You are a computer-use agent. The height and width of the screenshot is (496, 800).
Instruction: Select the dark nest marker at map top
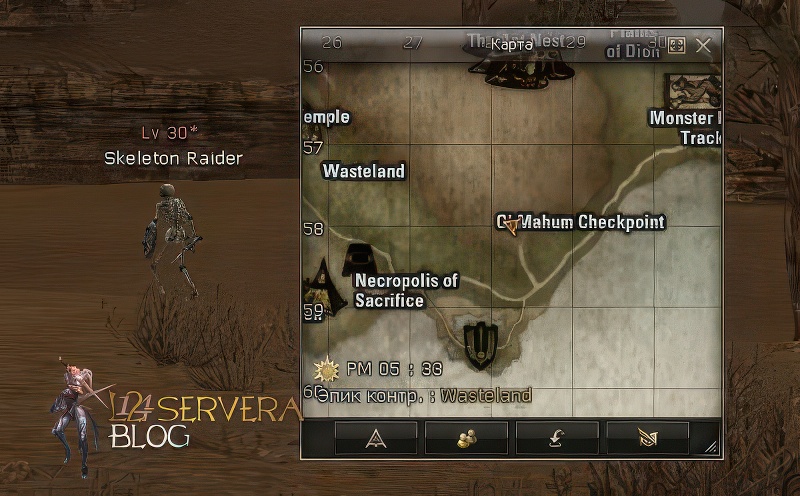tap(525, 68)
